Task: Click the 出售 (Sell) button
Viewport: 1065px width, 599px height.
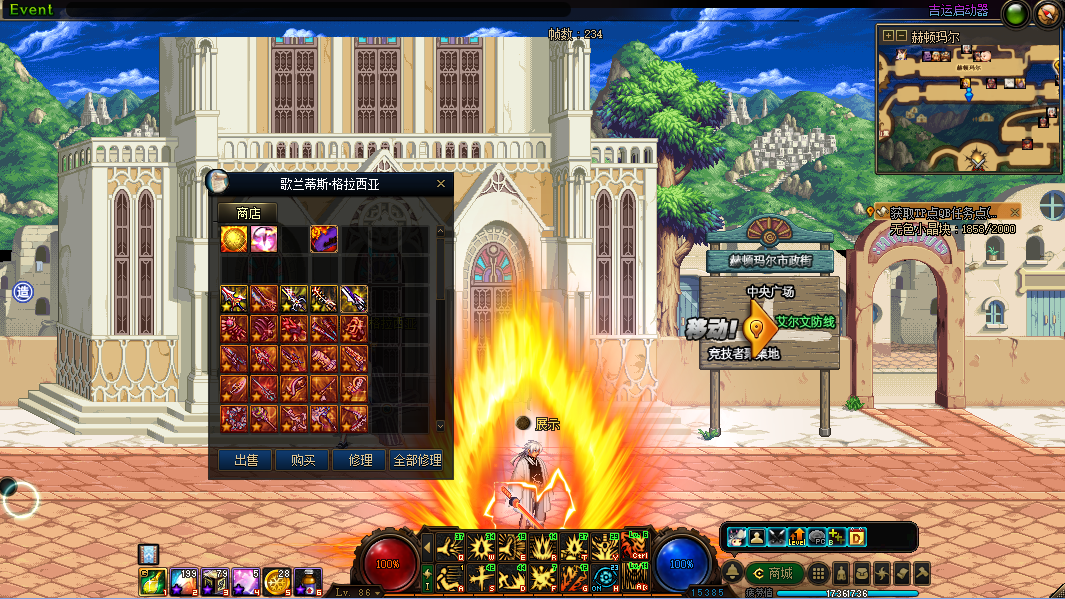Action: 246,460
